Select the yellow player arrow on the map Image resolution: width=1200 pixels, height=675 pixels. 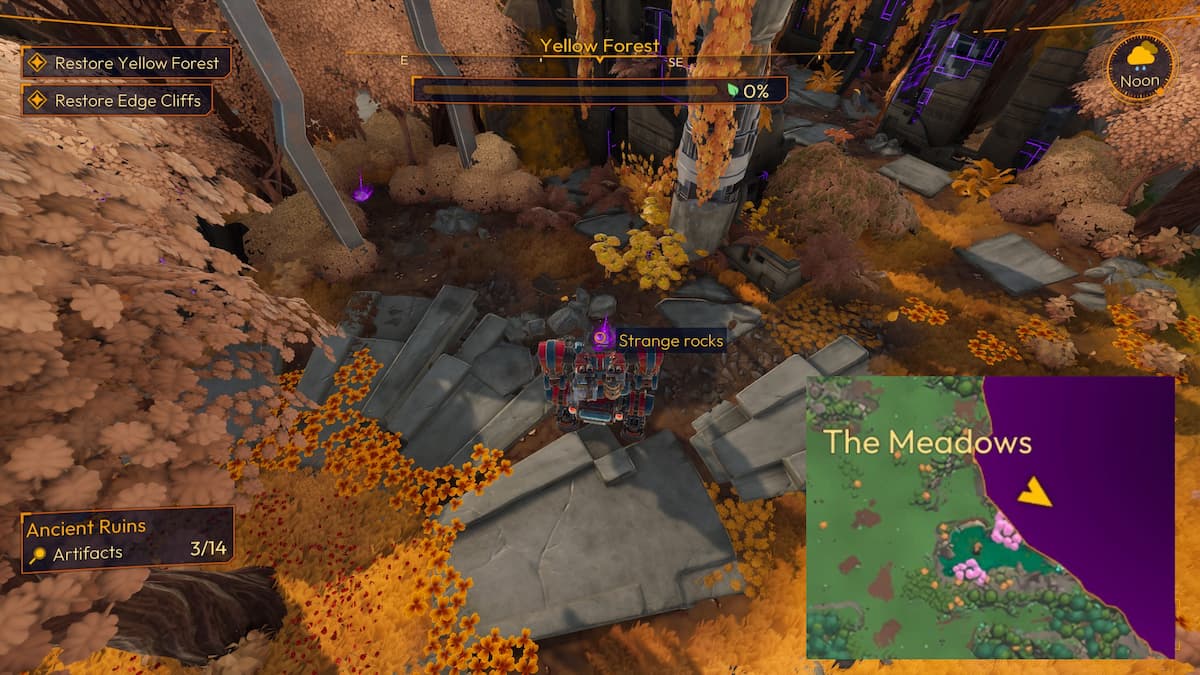pyautogui.click(x=1035, y=491)
